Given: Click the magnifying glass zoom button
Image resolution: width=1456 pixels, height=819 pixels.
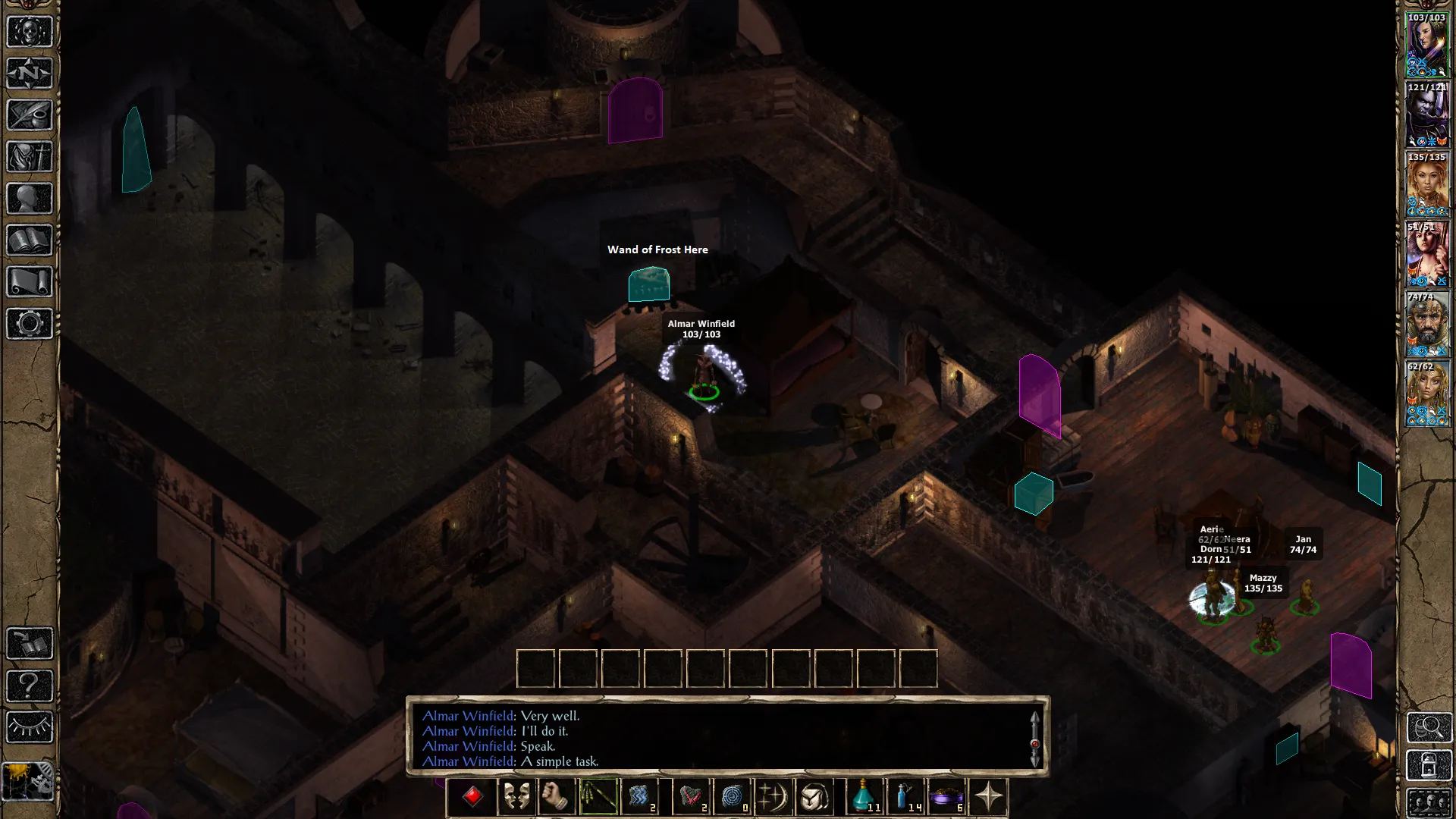Looking at the screenshot, I should (1429, 727).
